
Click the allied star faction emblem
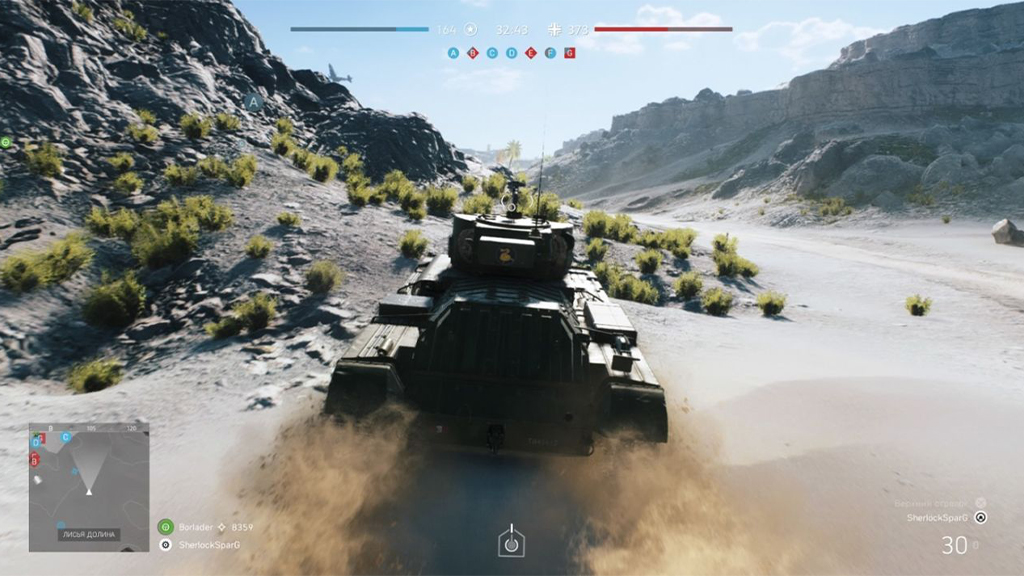[x=470, y=30]
